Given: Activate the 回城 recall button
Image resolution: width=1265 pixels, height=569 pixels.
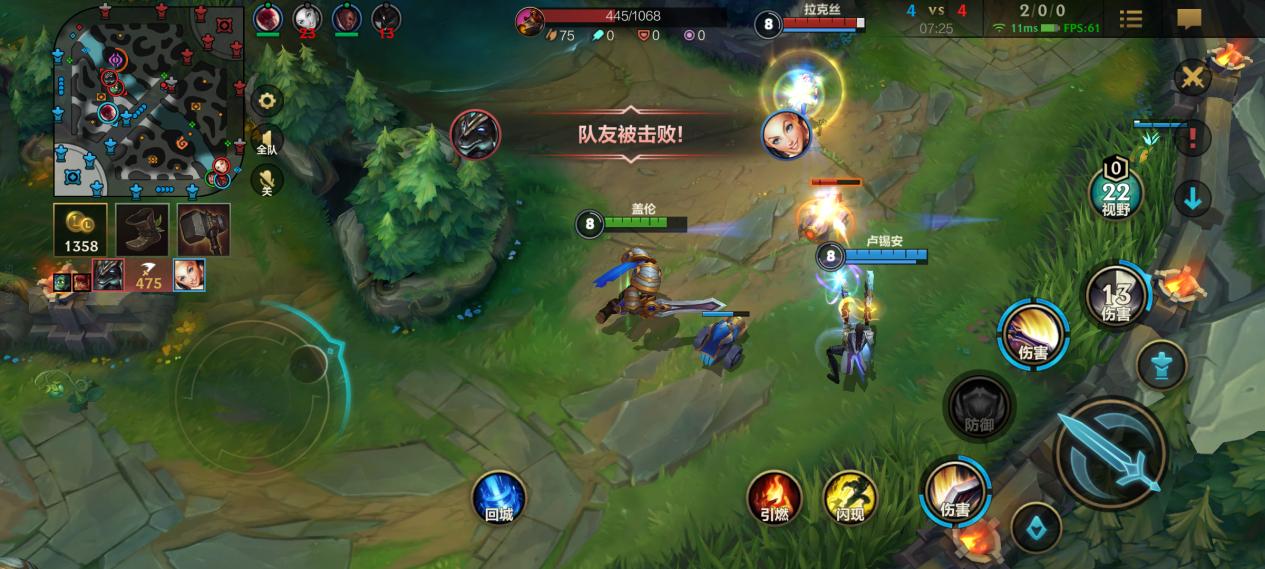Looking at the screenshot, I should (498, 496).
